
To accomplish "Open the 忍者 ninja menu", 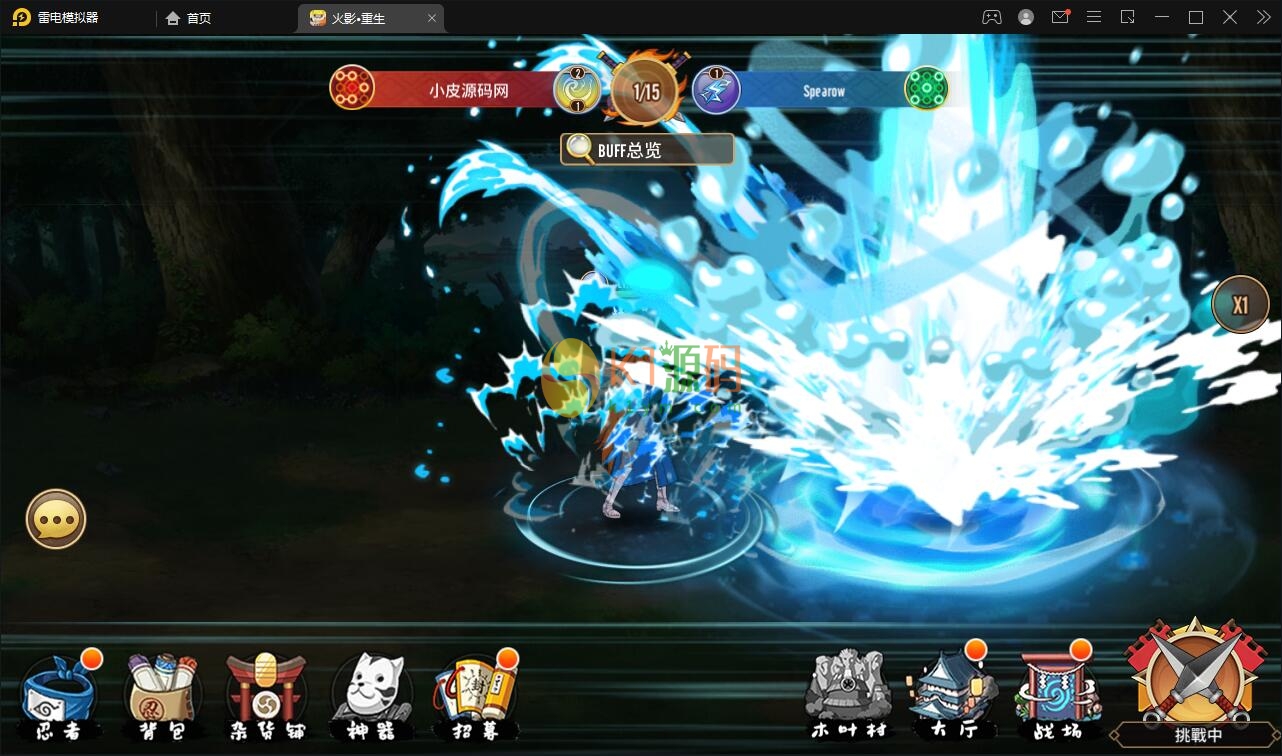I will tap(60, 695).
